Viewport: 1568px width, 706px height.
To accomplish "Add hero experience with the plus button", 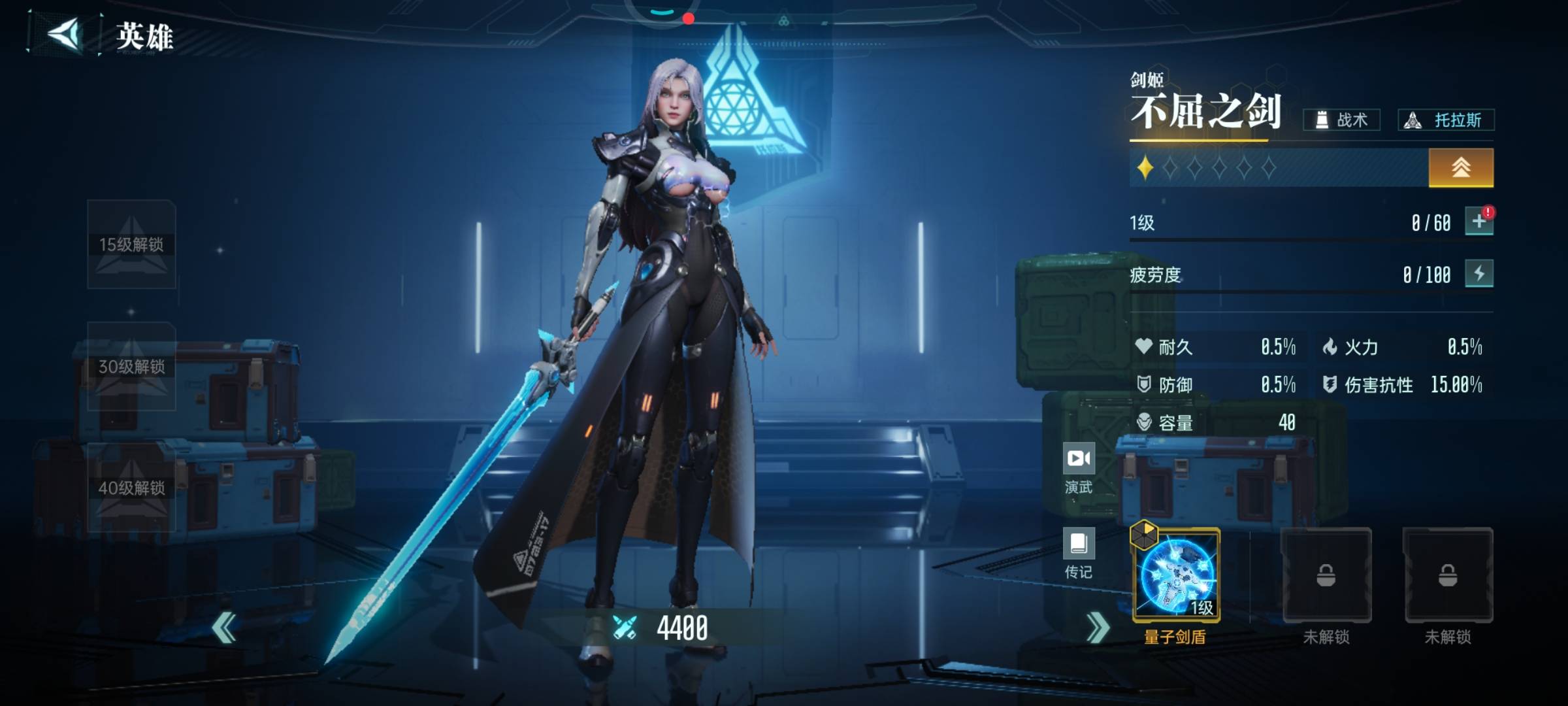I will [1478, 222].
